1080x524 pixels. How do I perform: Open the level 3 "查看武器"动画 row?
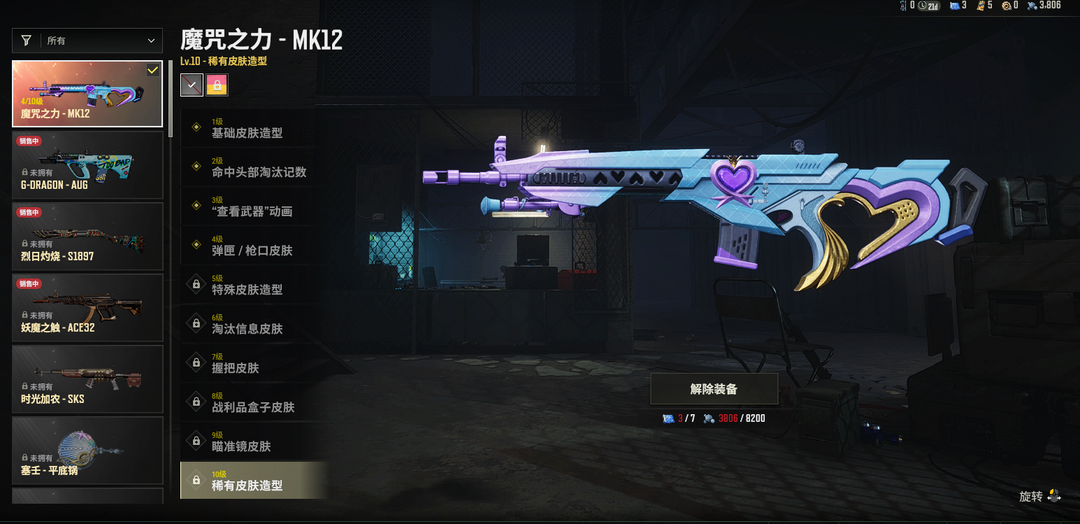click(253, 207)
